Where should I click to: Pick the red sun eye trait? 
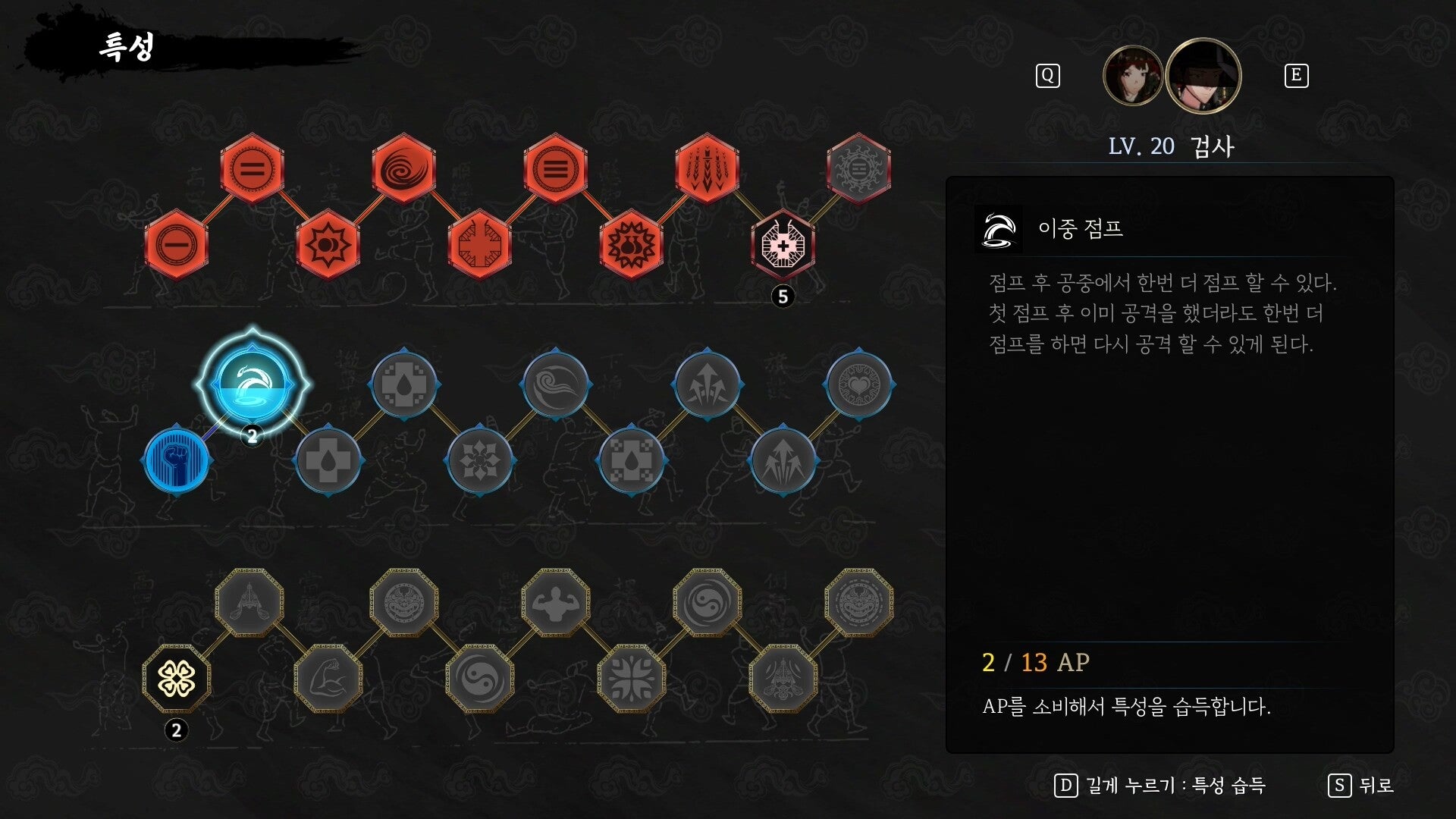point(328,244)
